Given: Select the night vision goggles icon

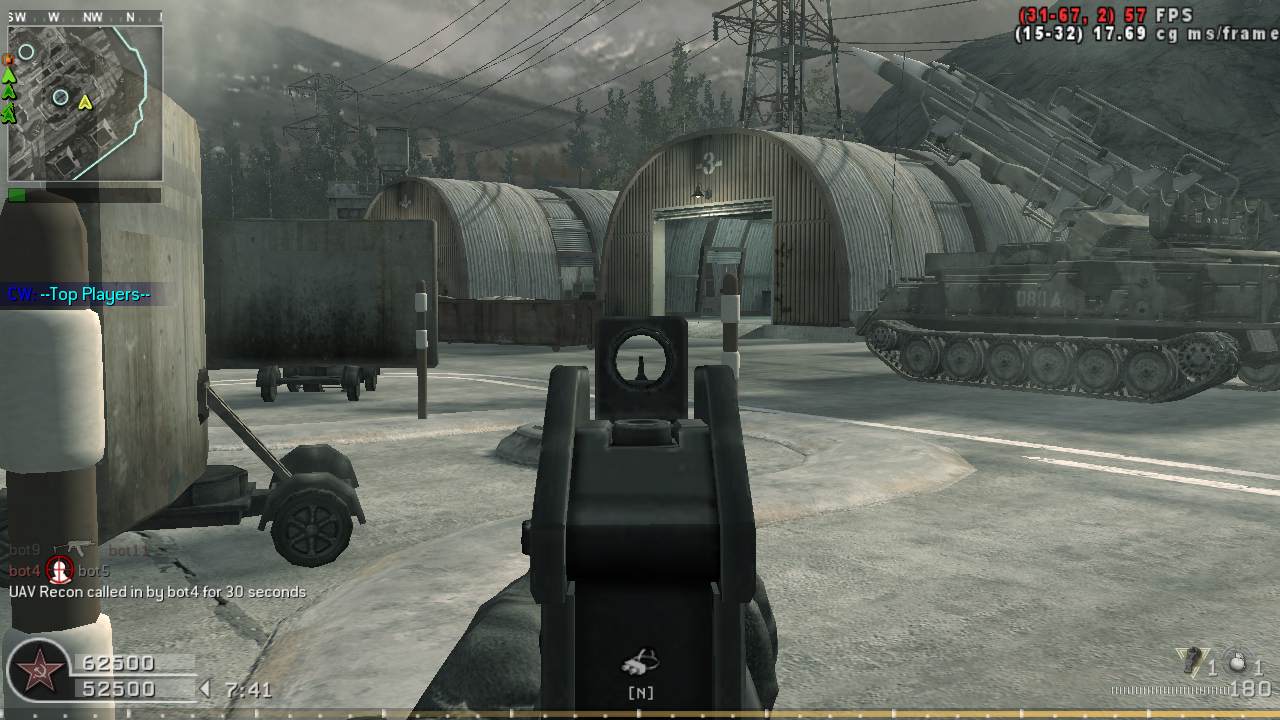Looking at the screenshot, I should click(x=640, y=660).
